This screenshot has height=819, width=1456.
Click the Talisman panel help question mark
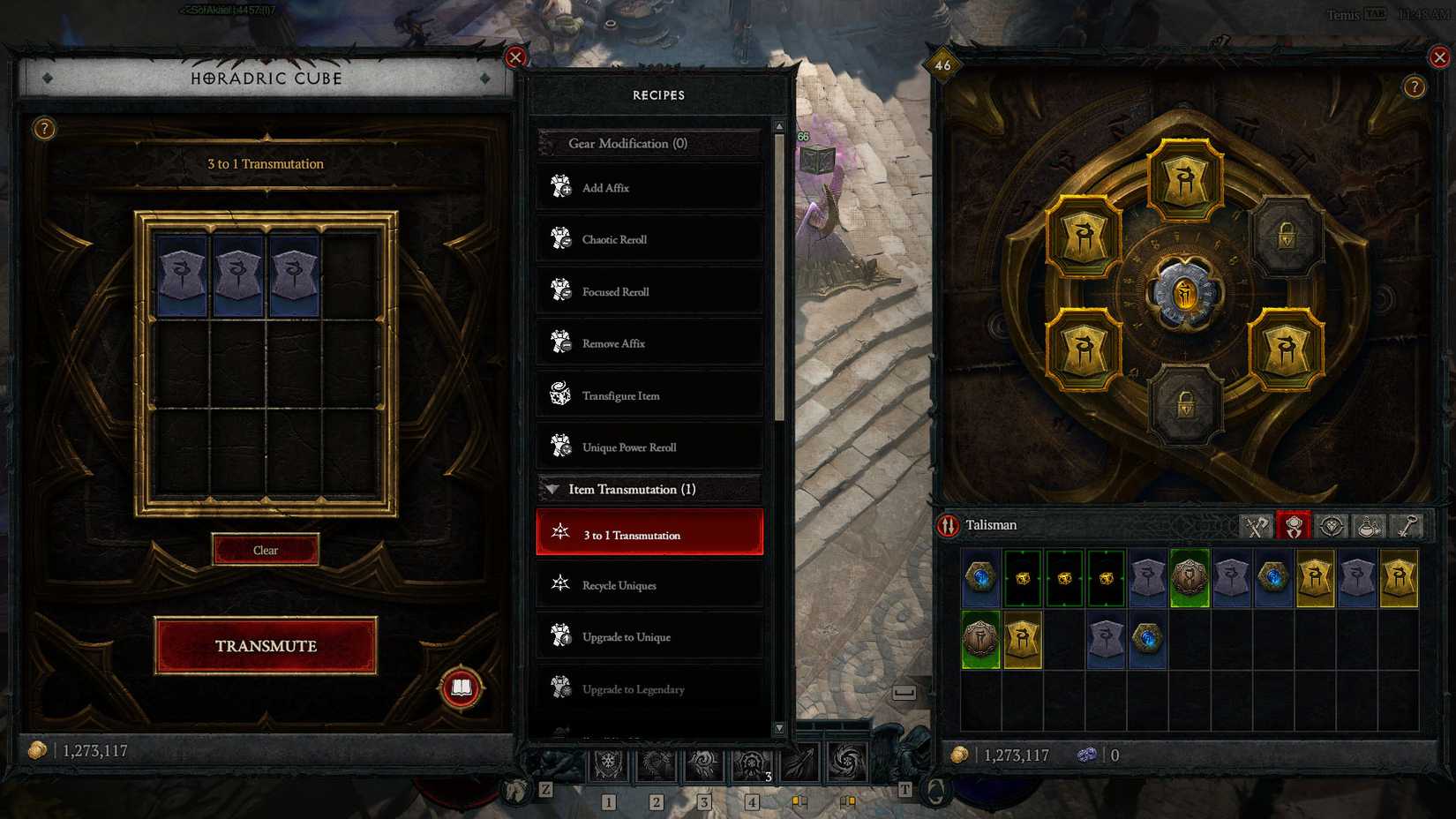(1416, 87)
